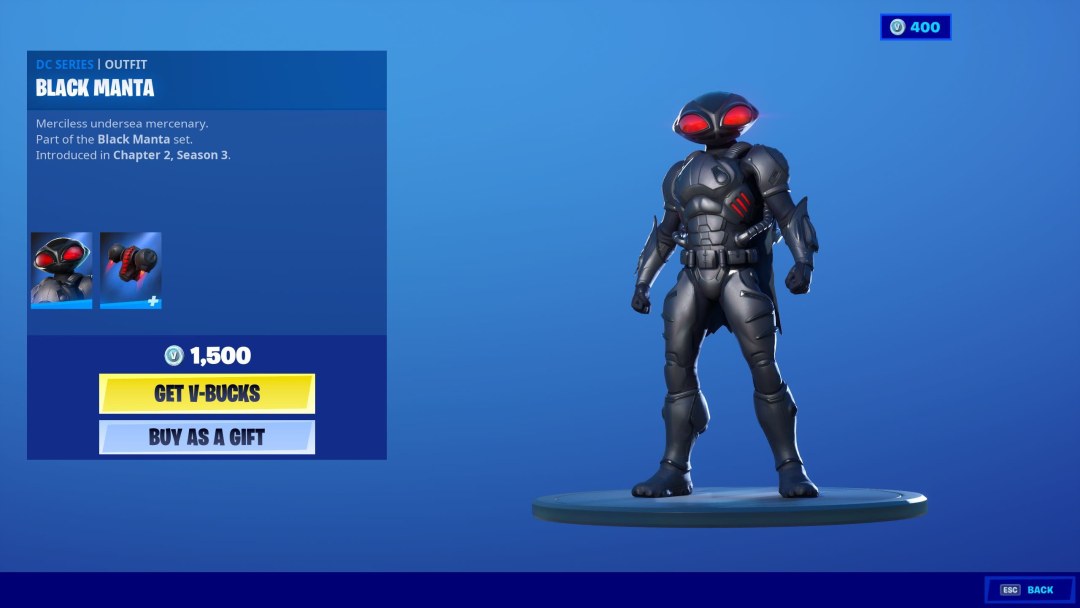
Task: Go back to the previous screen
Action: tap(1029, 590)
